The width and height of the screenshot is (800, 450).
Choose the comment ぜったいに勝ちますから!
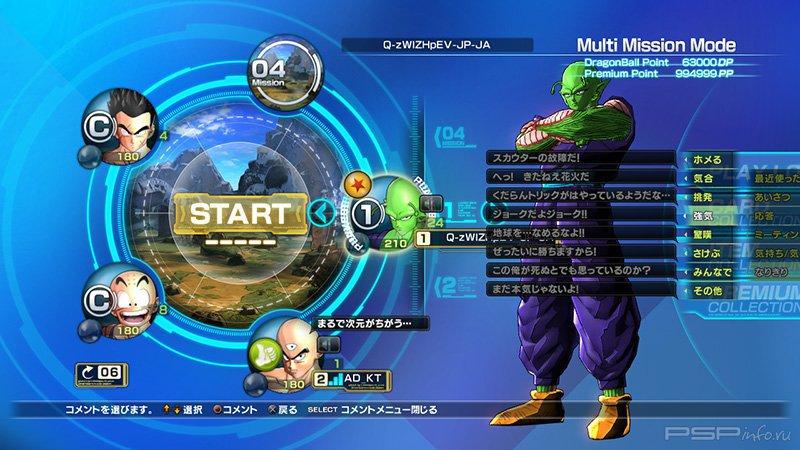point(580,251)
